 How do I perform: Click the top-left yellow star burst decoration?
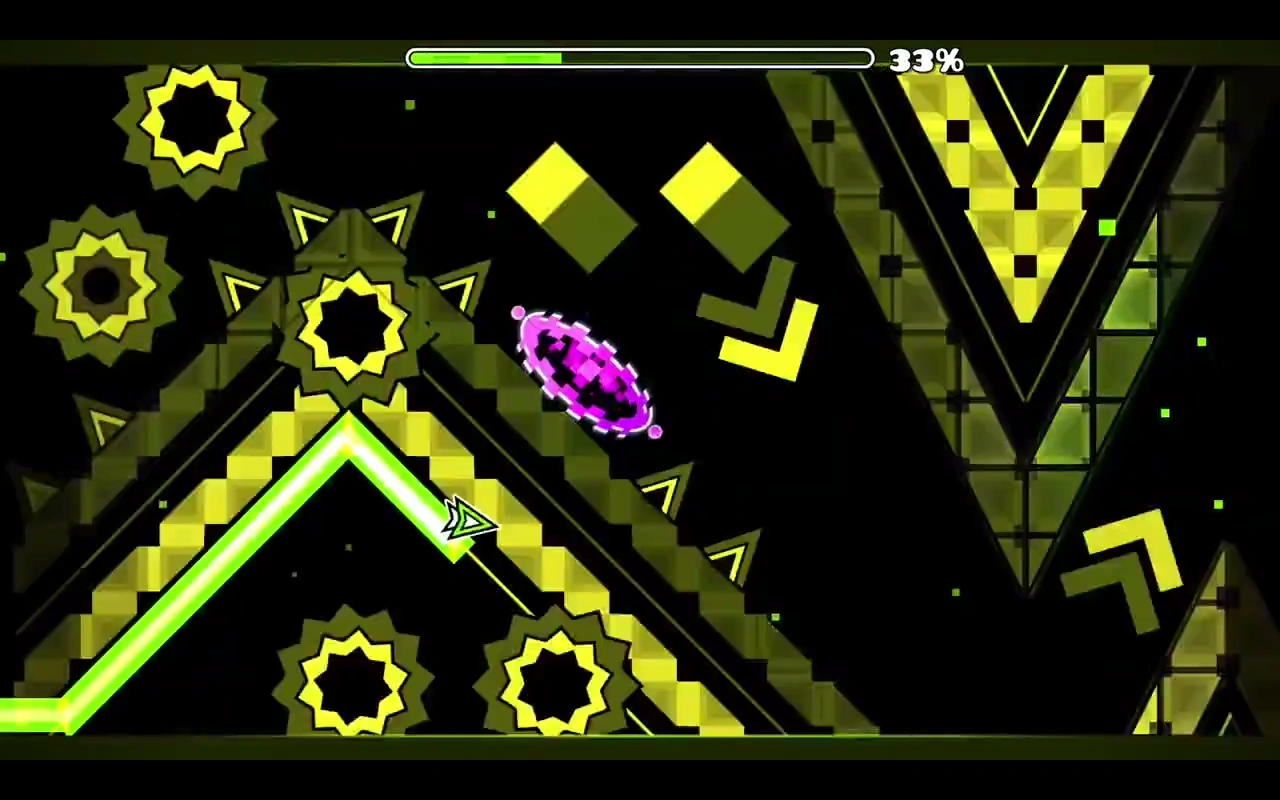point(193,125)
